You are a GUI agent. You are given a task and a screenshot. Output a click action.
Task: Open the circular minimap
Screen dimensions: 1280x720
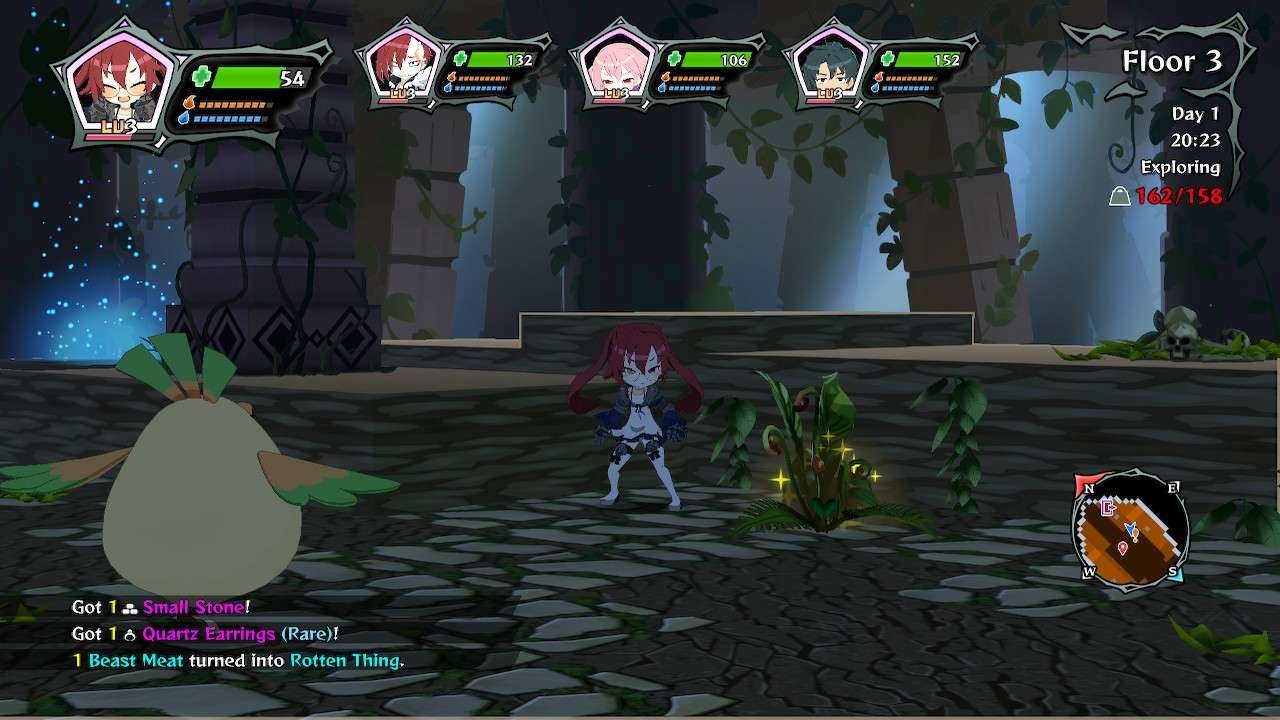[1130, 530]
